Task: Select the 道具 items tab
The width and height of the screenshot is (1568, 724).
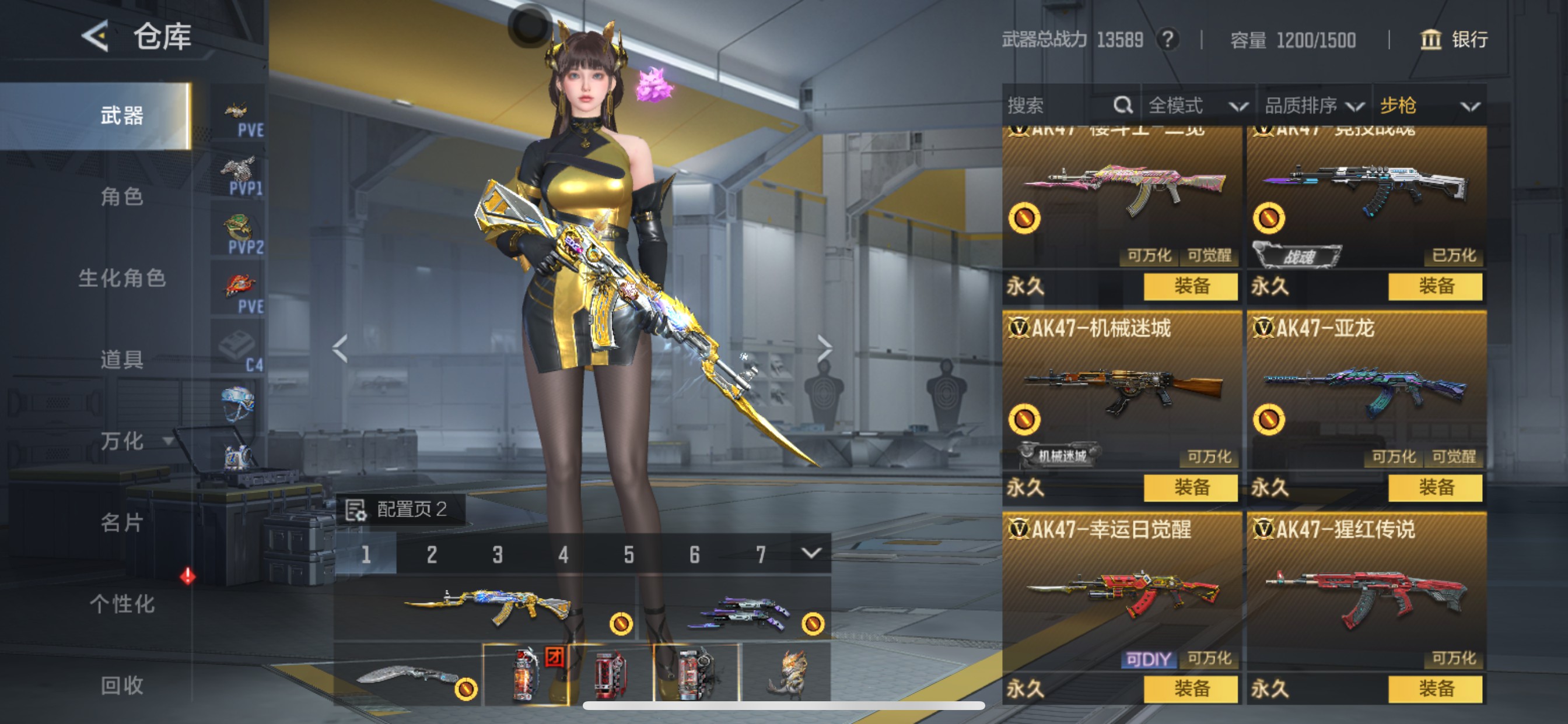Action: coord(122,360)
